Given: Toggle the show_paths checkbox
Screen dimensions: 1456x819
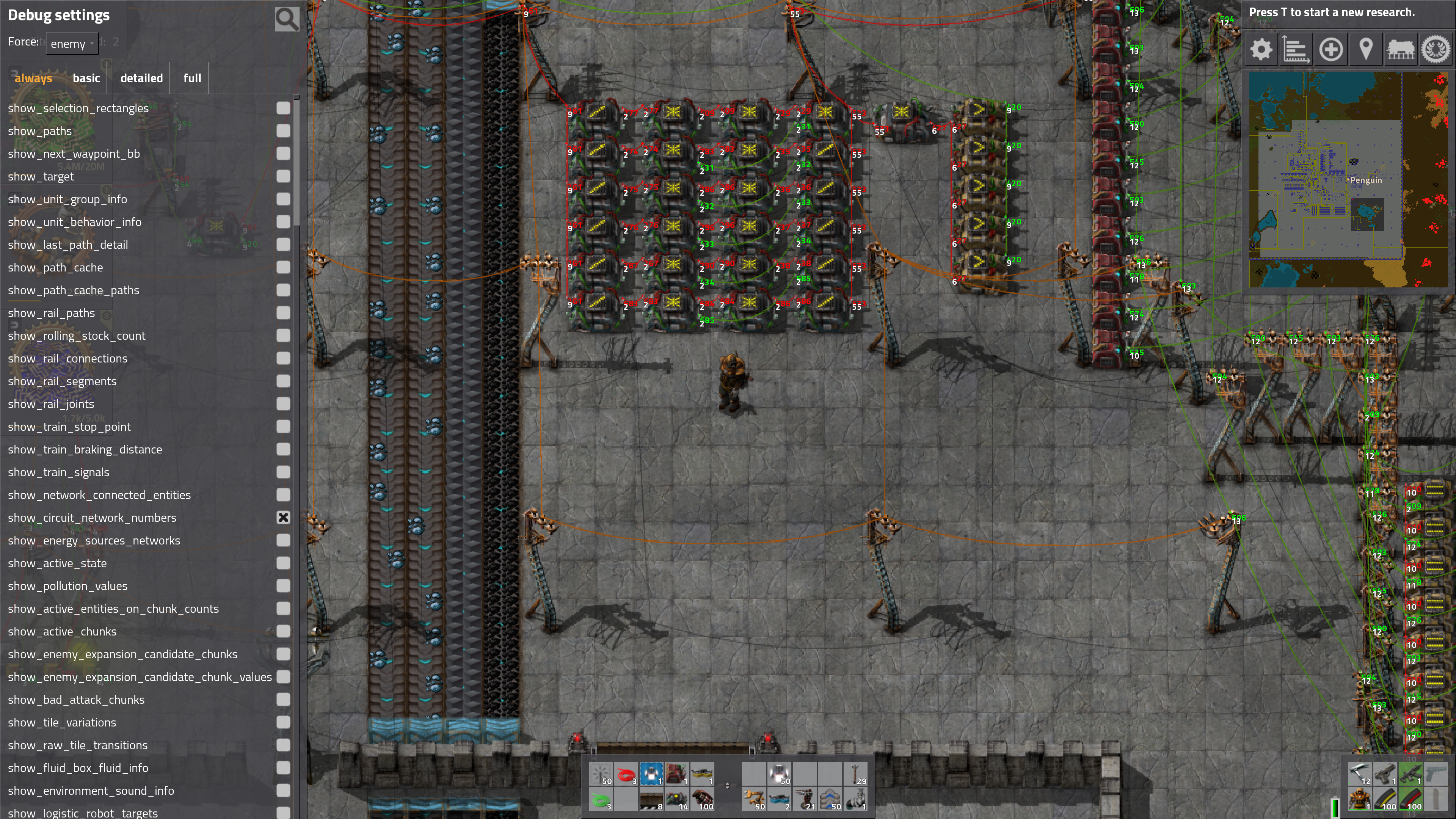Looking at the screenshot, I should point(283,130).
